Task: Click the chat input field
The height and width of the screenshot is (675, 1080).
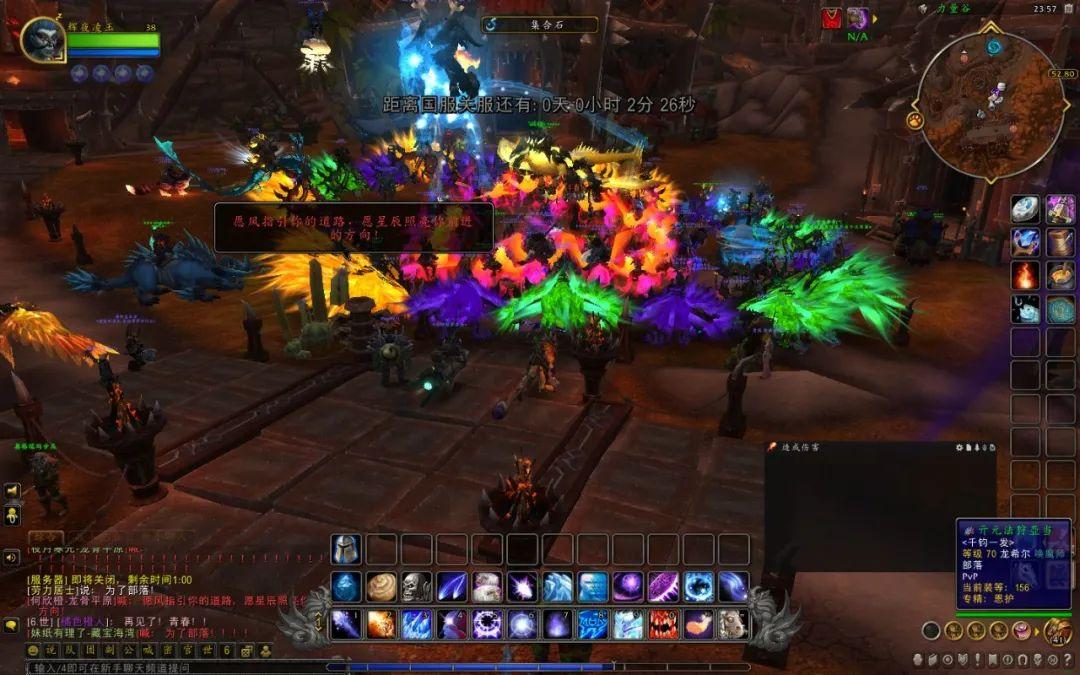Action: point(180,667)
